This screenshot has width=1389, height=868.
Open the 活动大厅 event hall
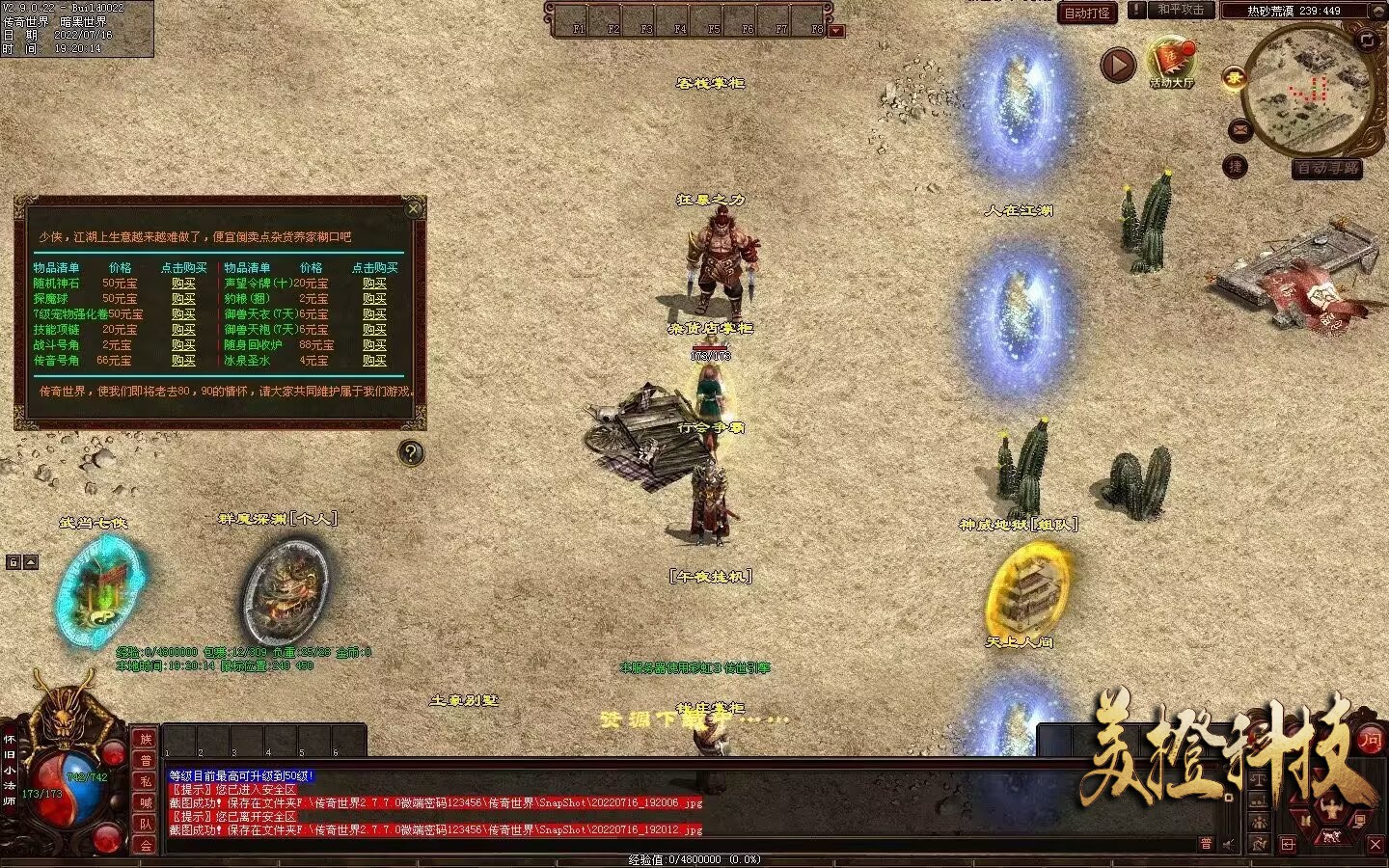(x=1171, y=63)
